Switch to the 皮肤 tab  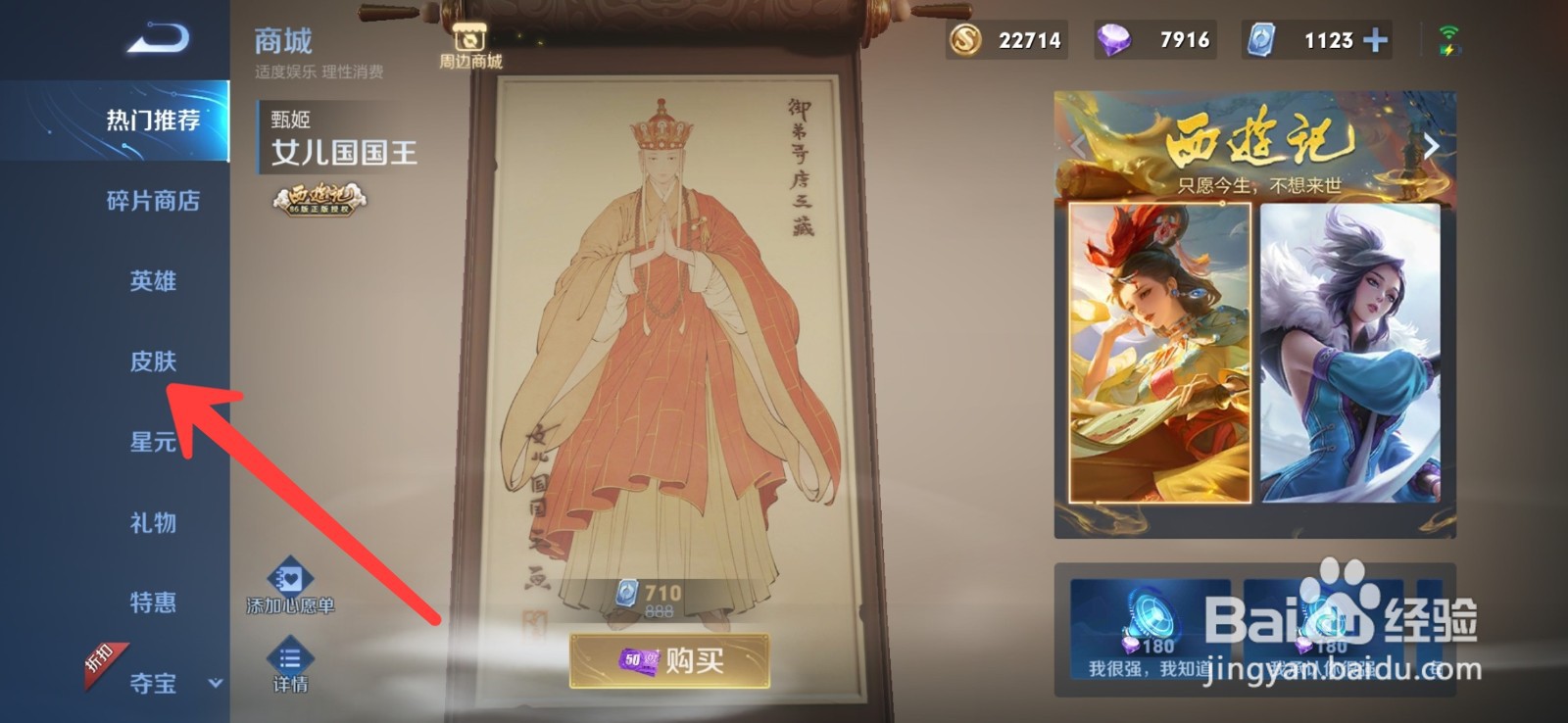point(153,361)
